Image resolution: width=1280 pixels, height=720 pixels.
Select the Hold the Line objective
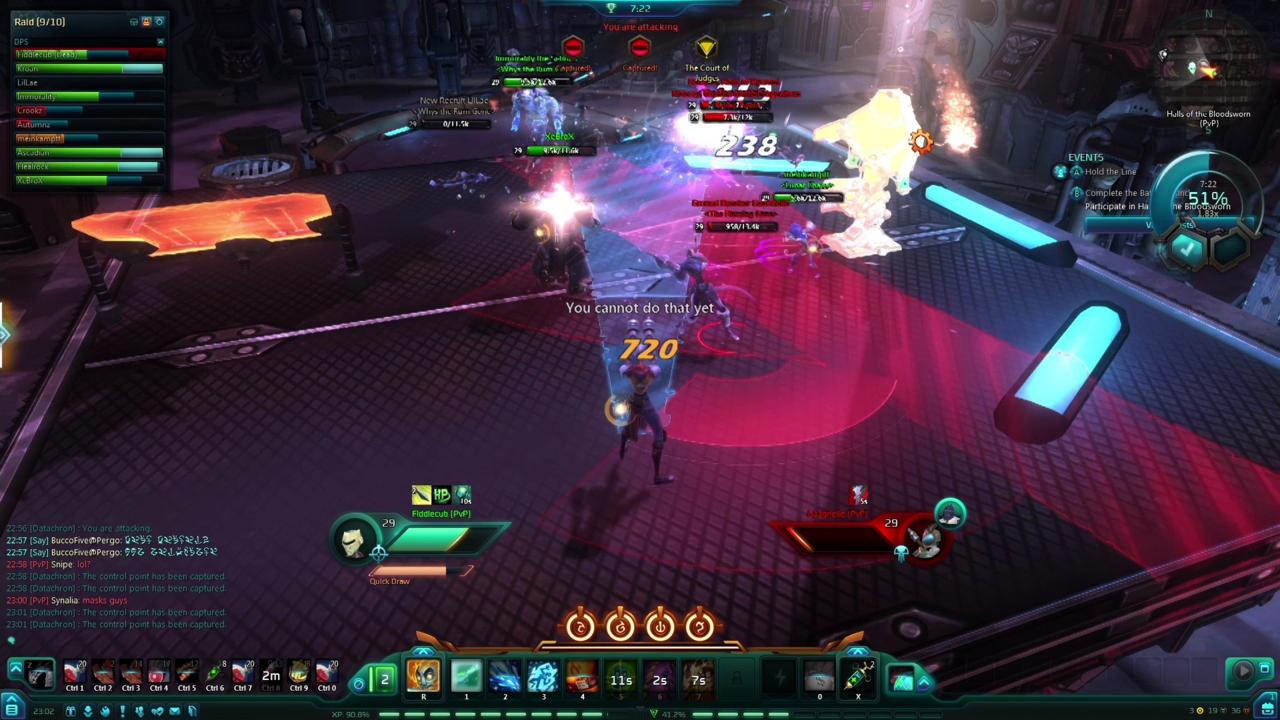coord(1110,172)
